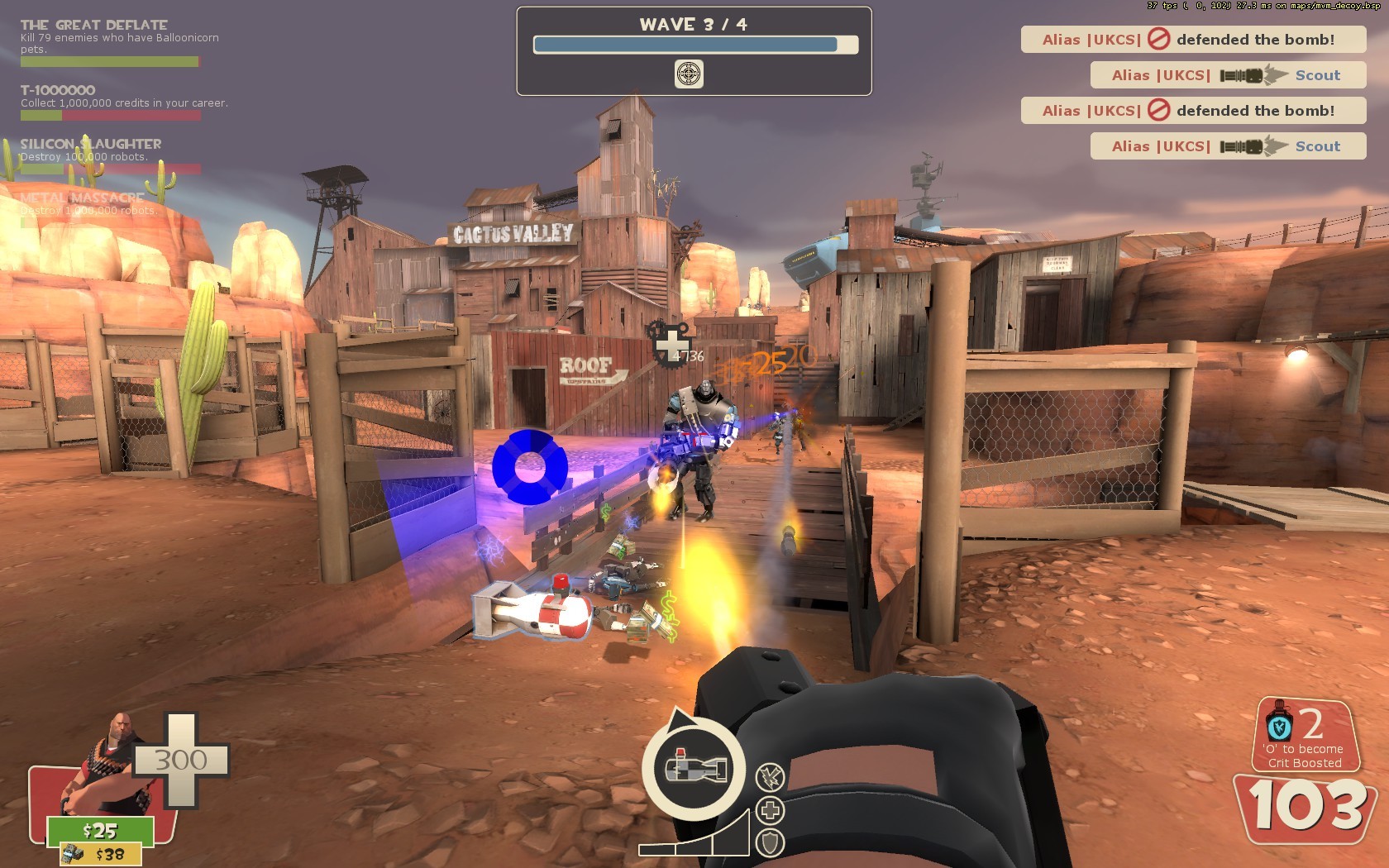Click the health cross icon beside the weapon
The image size is (1389, 868).
768,811
